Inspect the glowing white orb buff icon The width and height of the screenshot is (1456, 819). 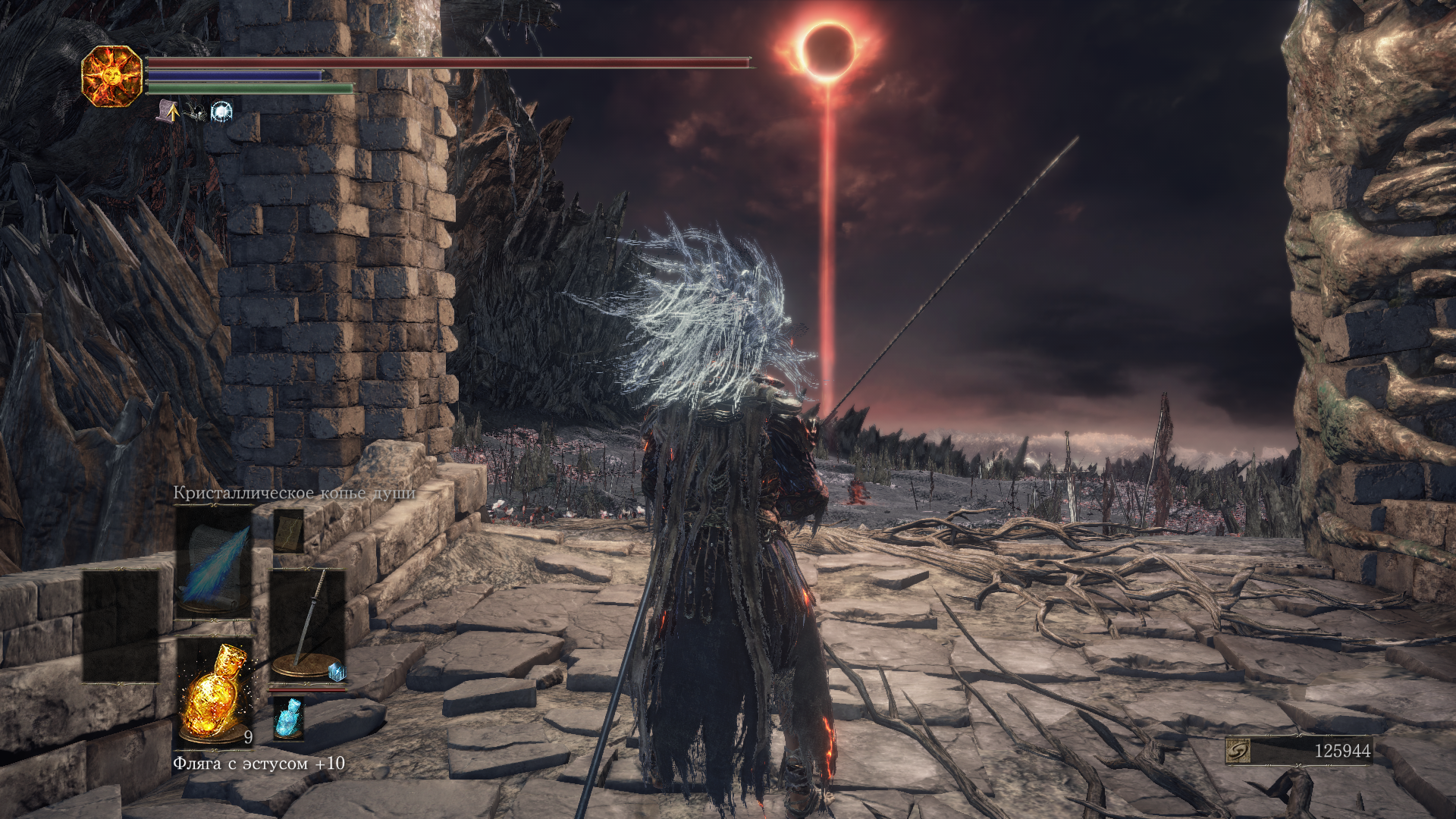click(221, 112)
